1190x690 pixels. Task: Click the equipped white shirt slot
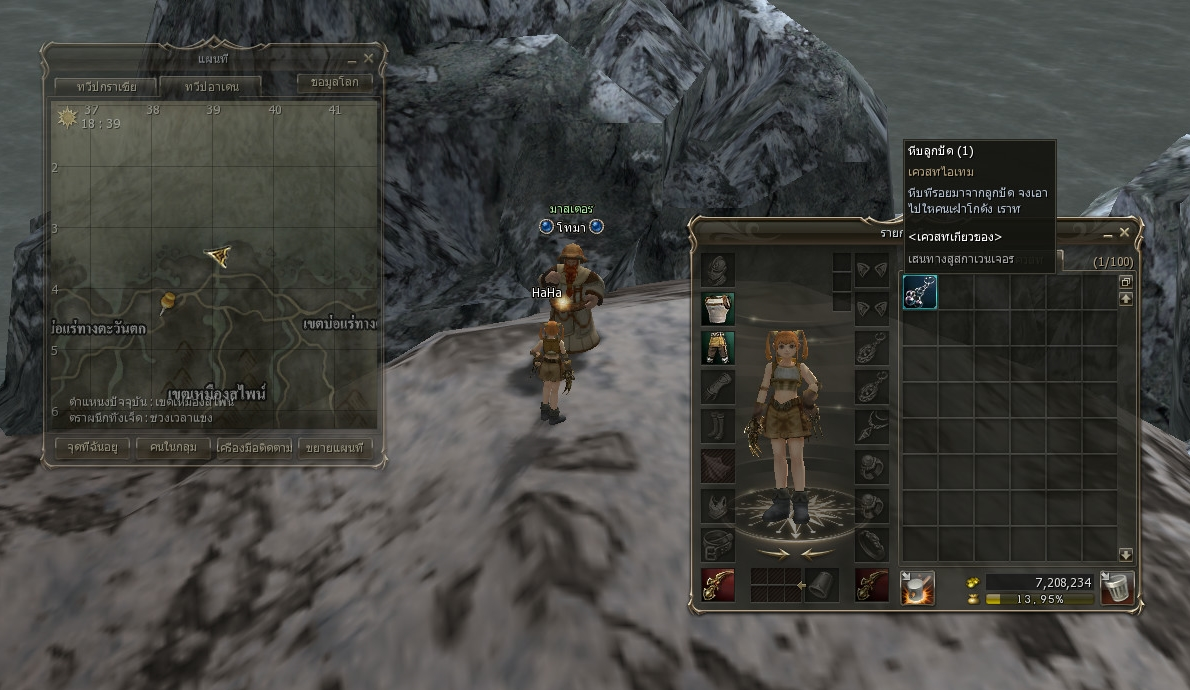[x=718, y=309]
